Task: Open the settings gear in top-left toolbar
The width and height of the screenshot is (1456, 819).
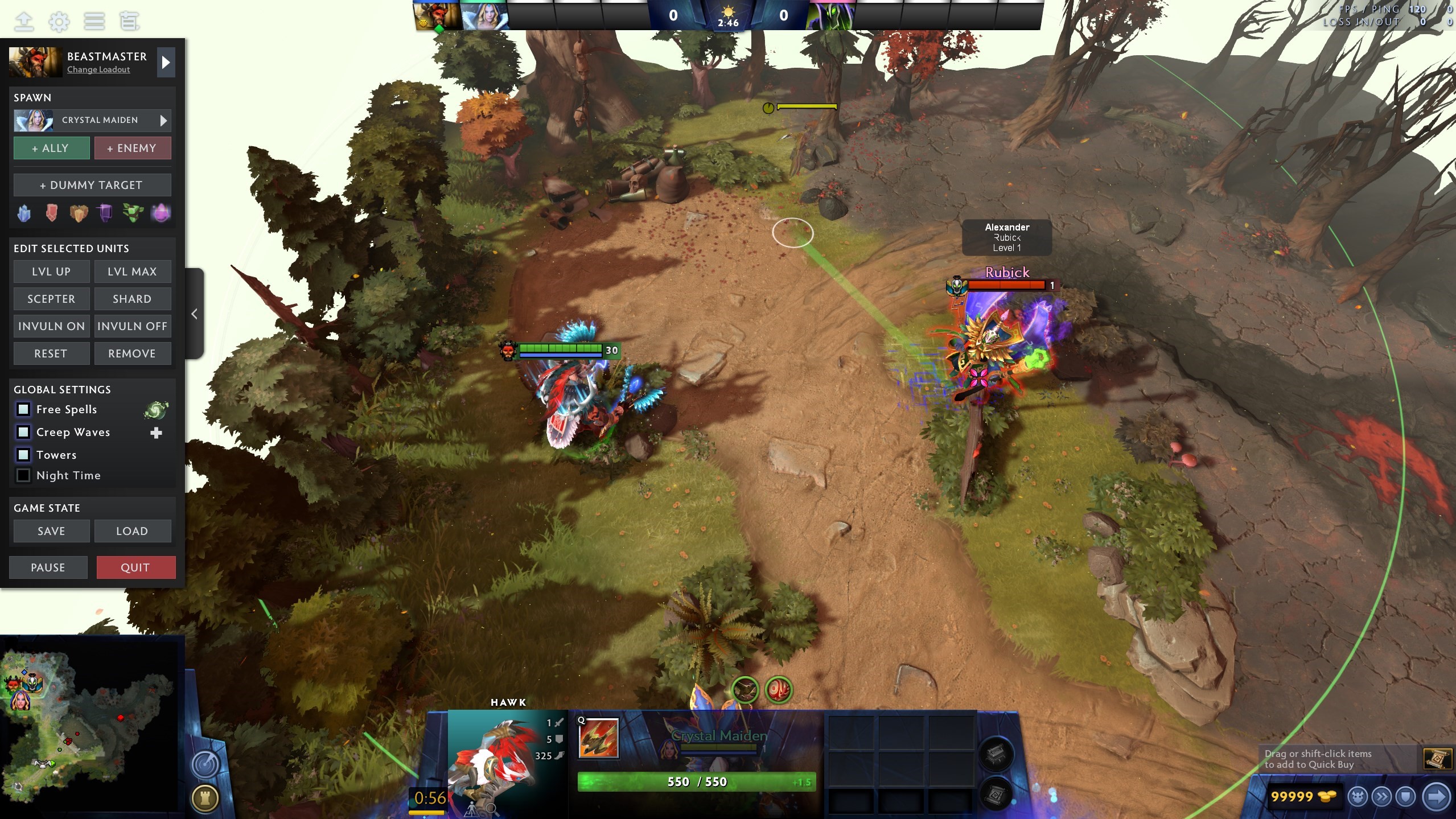Action: click(59, 21)
